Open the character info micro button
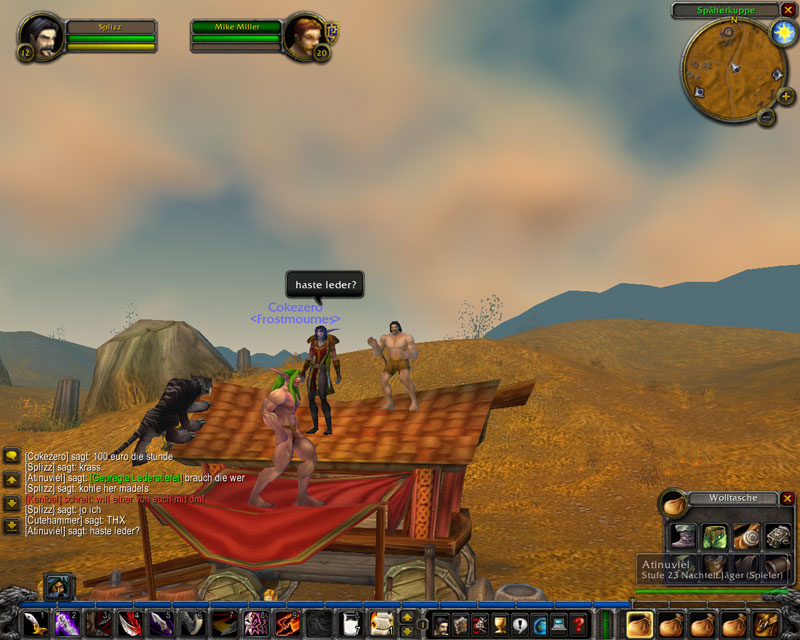Image resolution: width=800 pixels, height=640 pixels. (441, 624)
